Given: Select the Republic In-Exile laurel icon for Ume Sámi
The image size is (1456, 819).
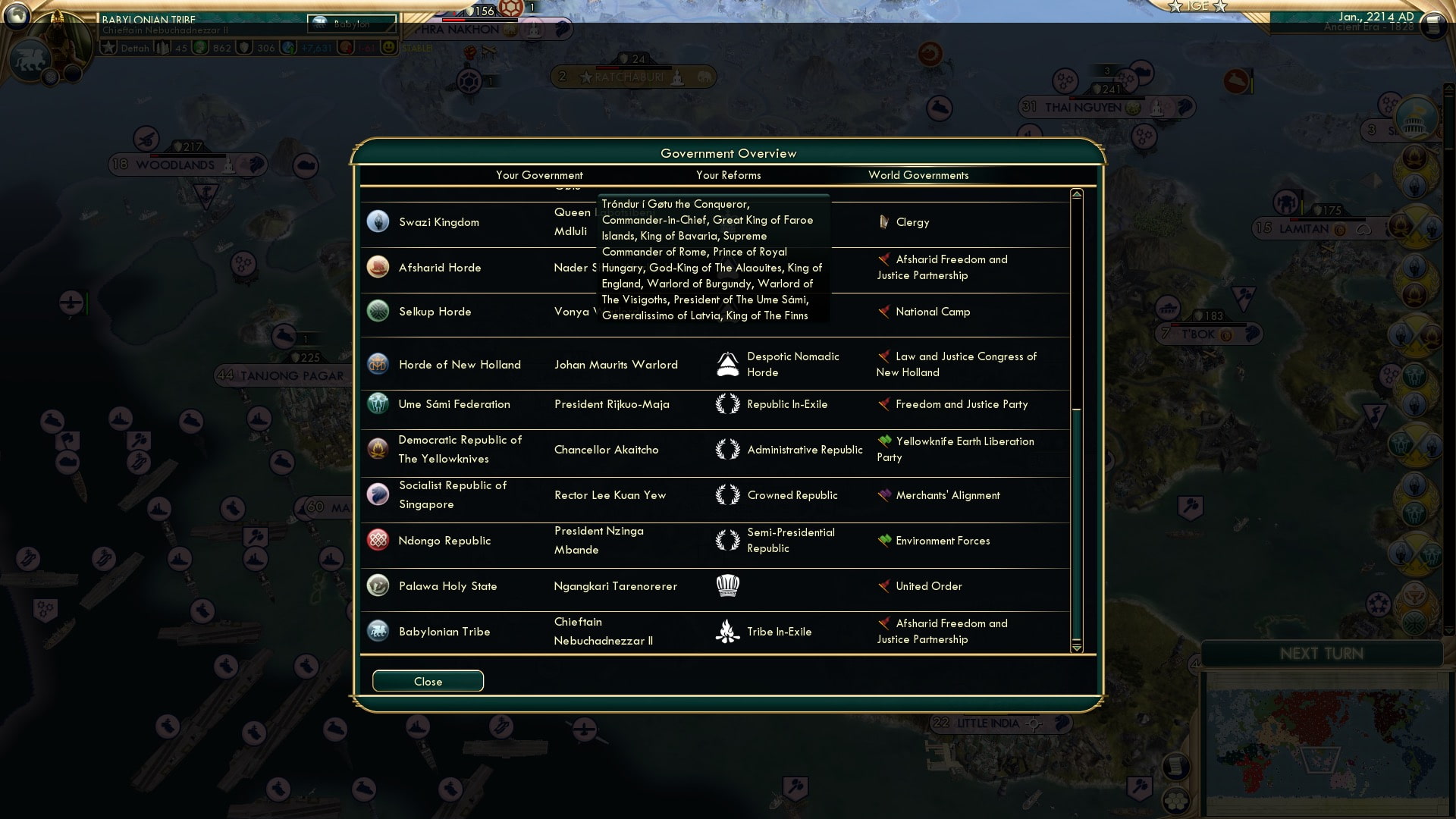Looking at the screenshot, I should [729, 404].
